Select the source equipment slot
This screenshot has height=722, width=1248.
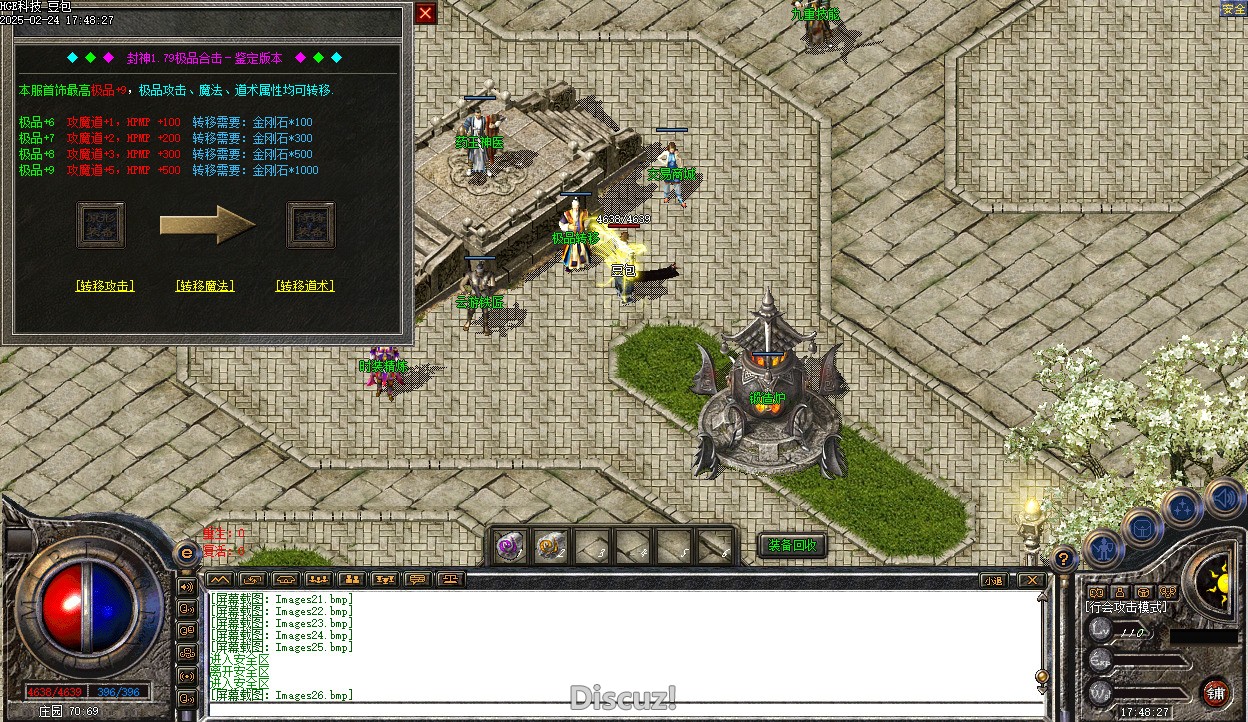(x=101, y=225)
